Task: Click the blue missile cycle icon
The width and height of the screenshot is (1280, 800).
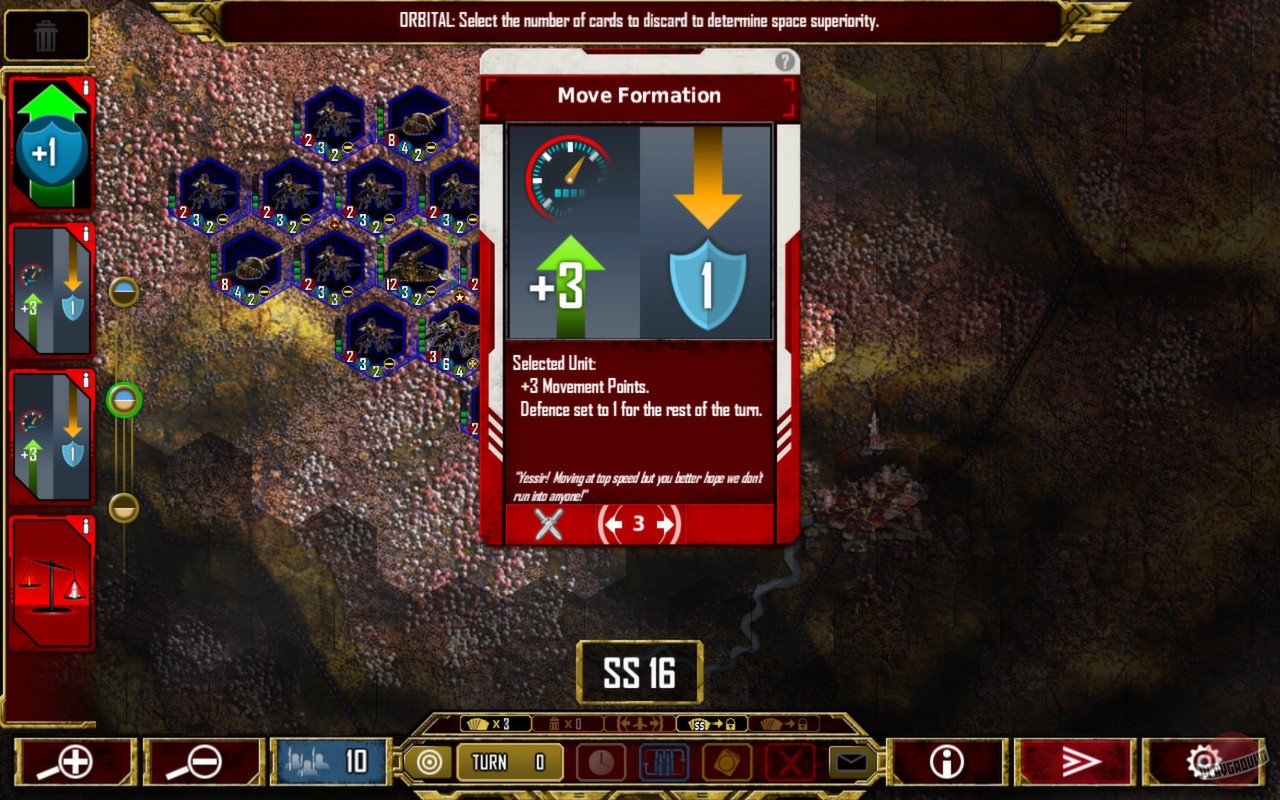Action: 662,762
